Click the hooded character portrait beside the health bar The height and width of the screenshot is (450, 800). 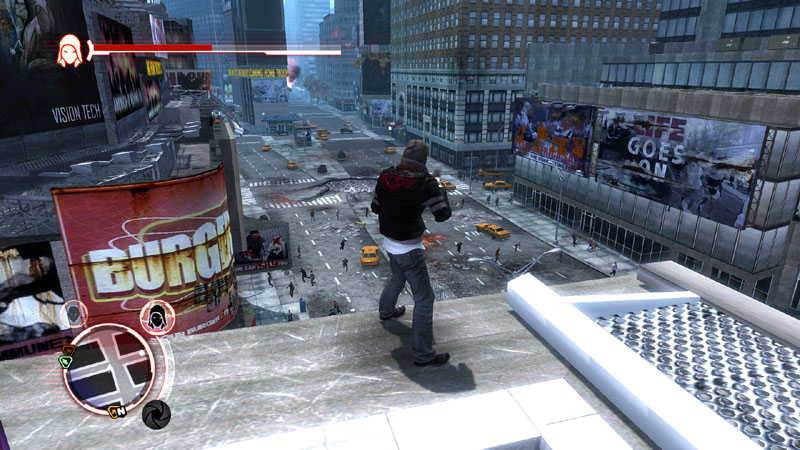tap(70, 49)
